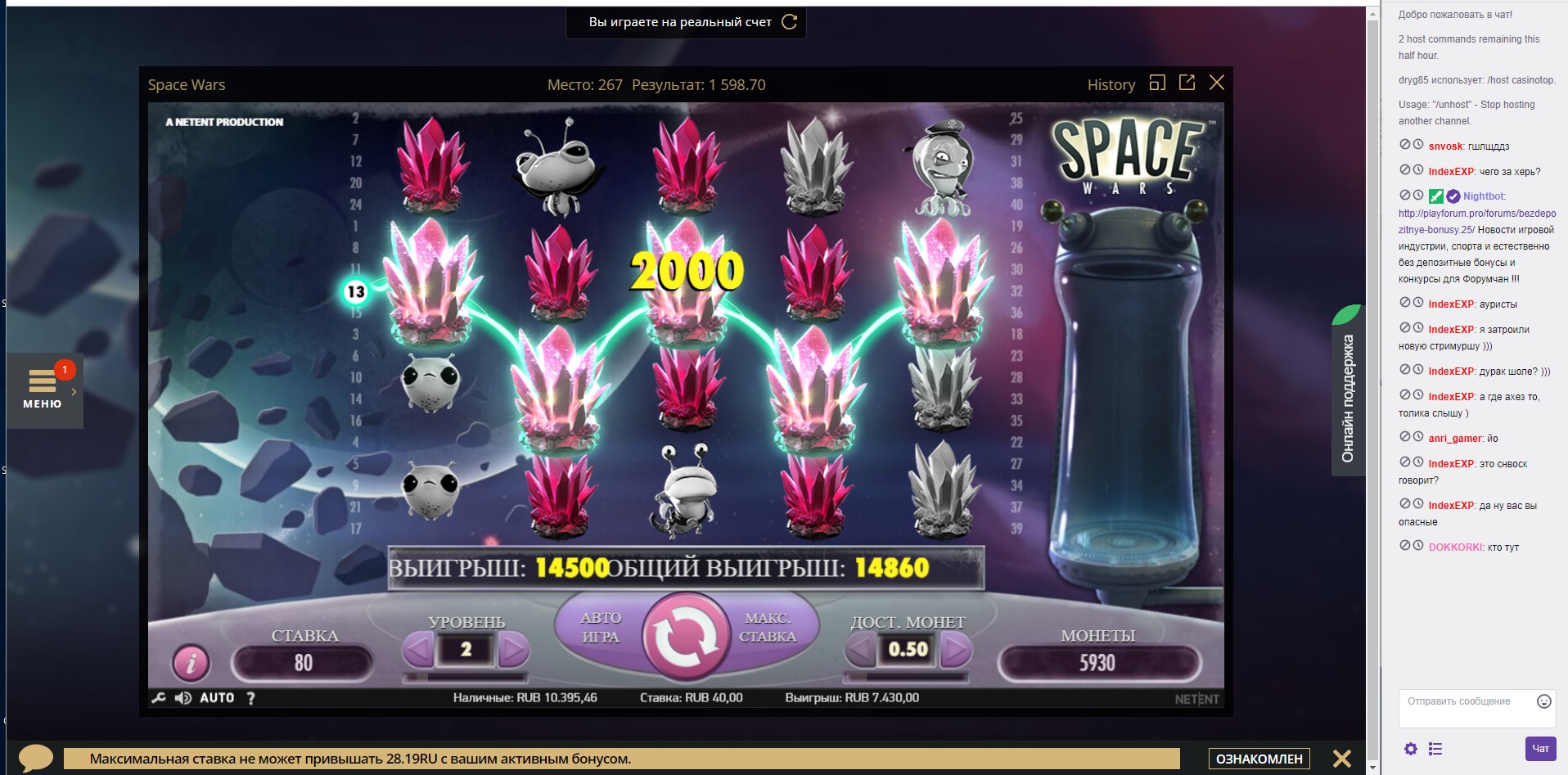Image resolution: width=1568 pixels, height=775 pixels.
Task: Open the History panel
Action: pyautogui.click(x=1111, y=84)
